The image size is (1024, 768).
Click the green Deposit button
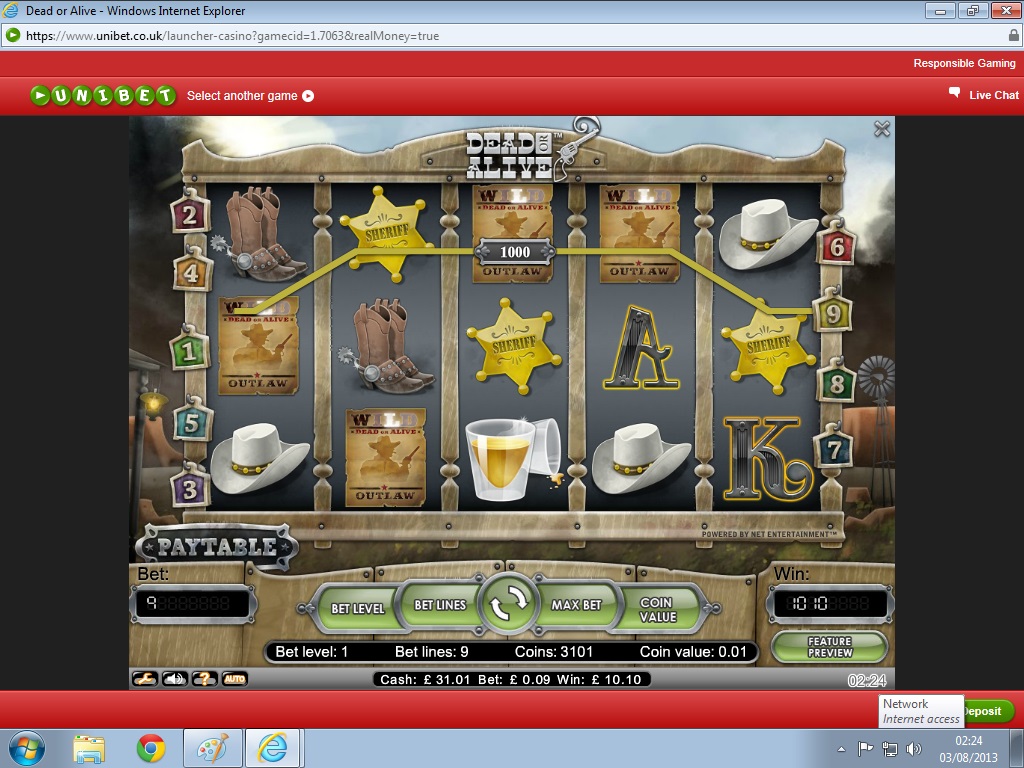pyautogui.click(x=986, y=711)
